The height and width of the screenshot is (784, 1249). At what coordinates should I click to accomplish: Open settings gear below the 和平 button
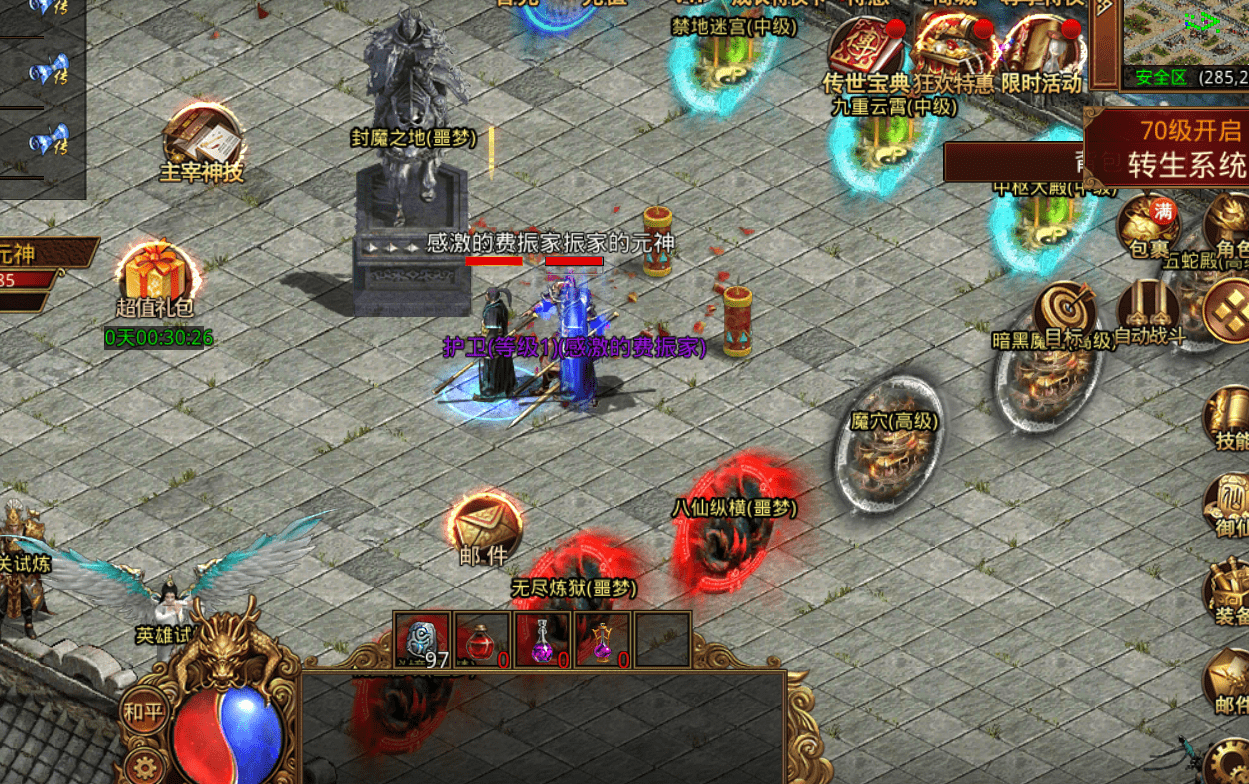coord(146,767)
